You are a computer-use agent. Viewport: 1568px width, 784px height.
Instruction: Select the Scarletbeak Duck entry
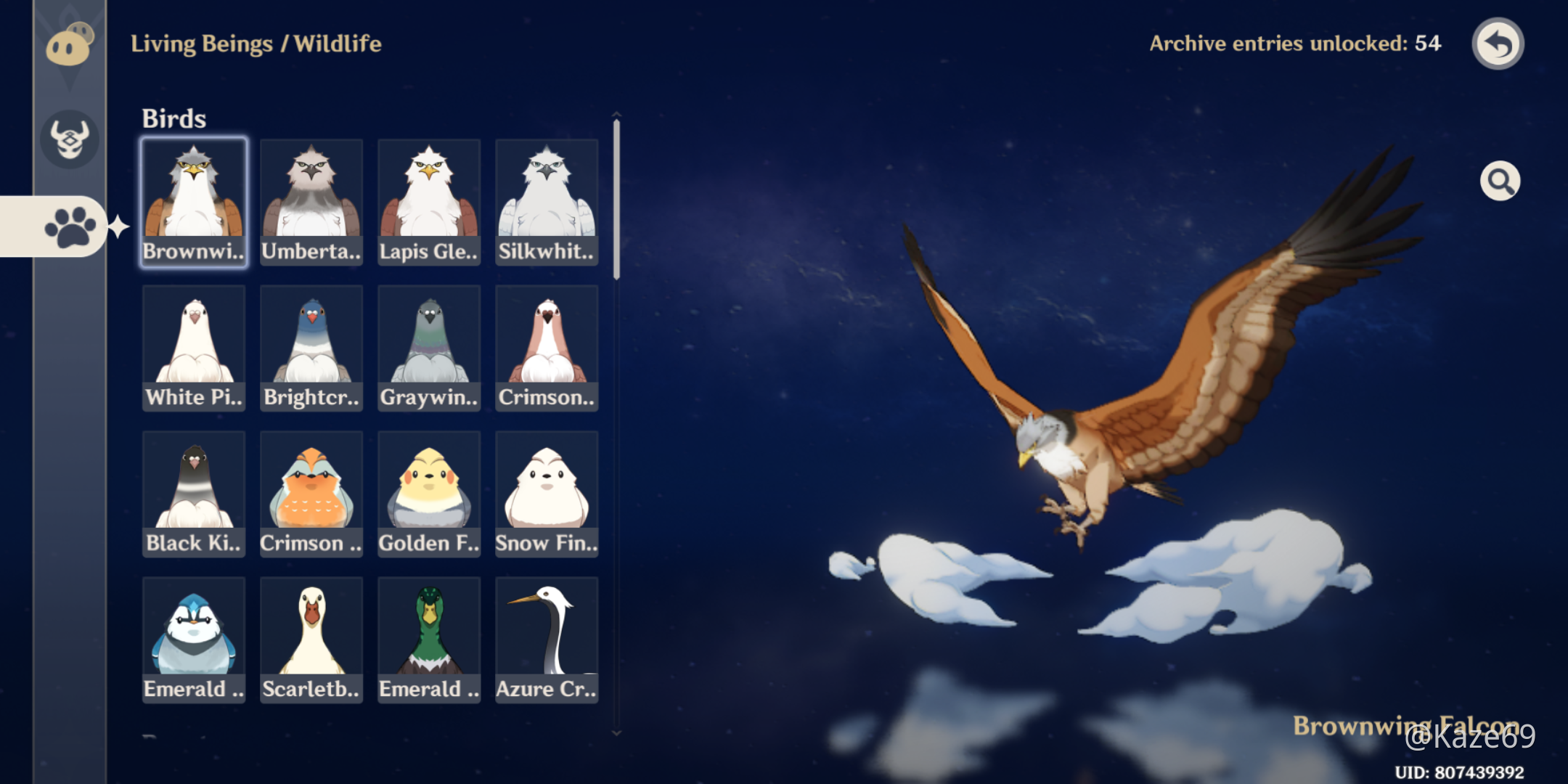pyautogui.click(x=311, y=640)
